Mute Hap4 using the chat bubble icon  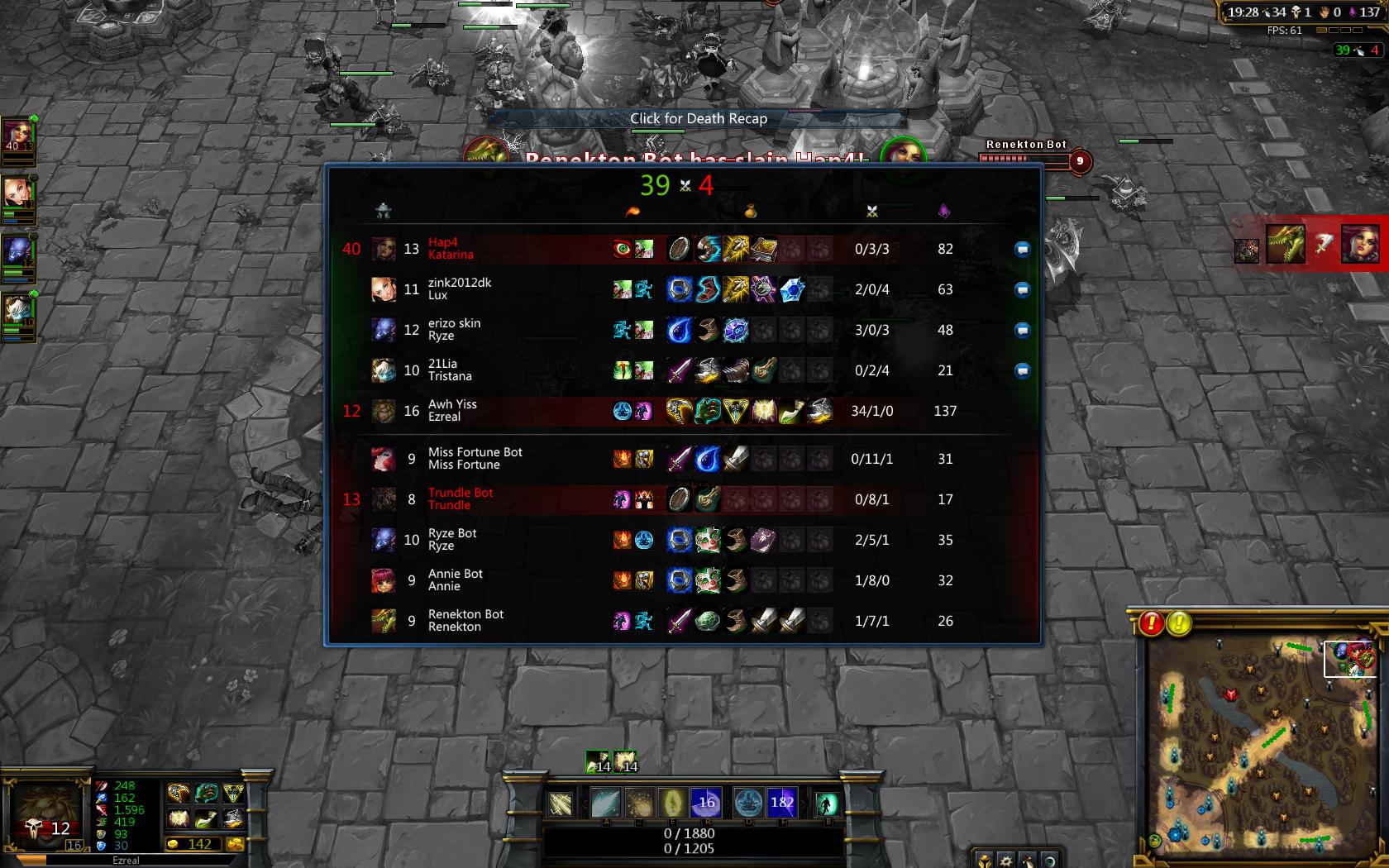pyautogui.click(x=1022, y=249)
